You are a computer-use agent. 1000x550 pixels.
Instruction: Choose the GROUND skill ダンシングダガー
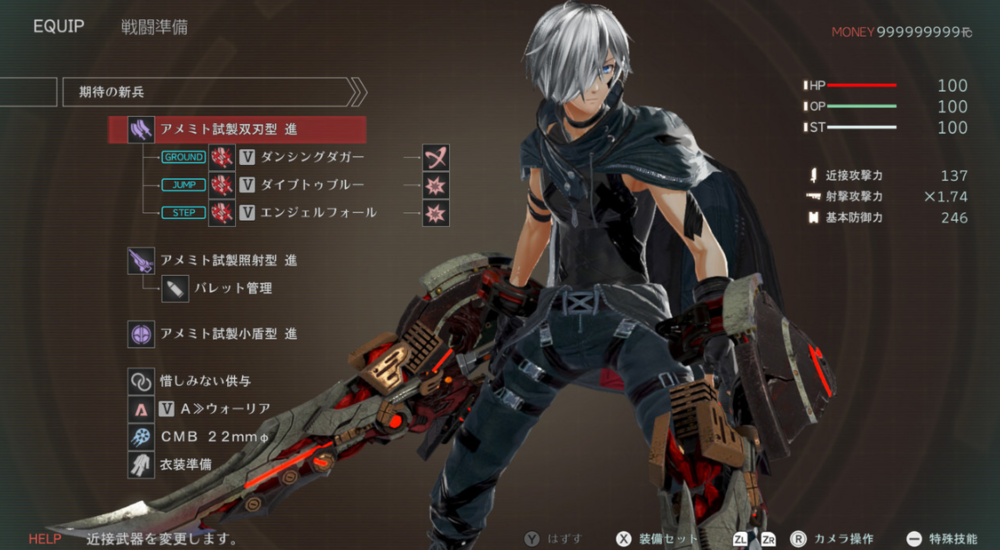(x=311, y=158)
